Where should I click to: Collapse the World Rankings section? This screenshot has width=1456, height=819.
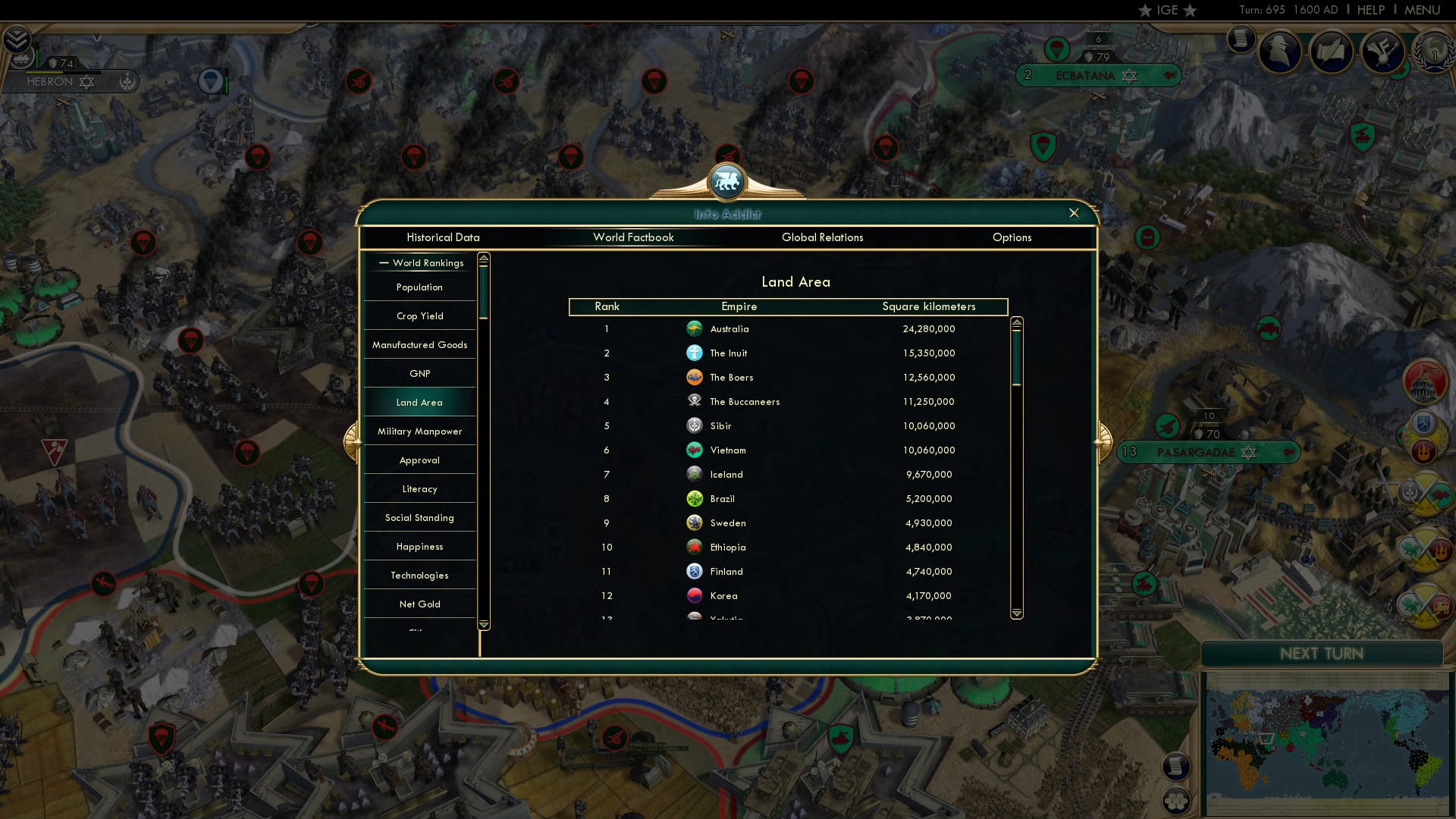click(384, 262)
